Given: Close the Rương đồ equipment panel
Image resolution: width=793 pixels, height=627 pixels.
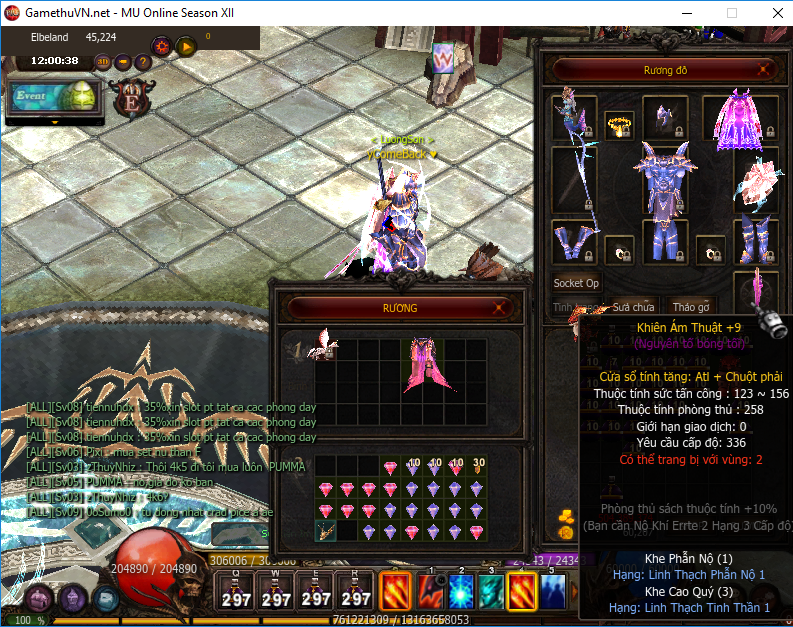Looking at the screenshot, I should point(765,70).
